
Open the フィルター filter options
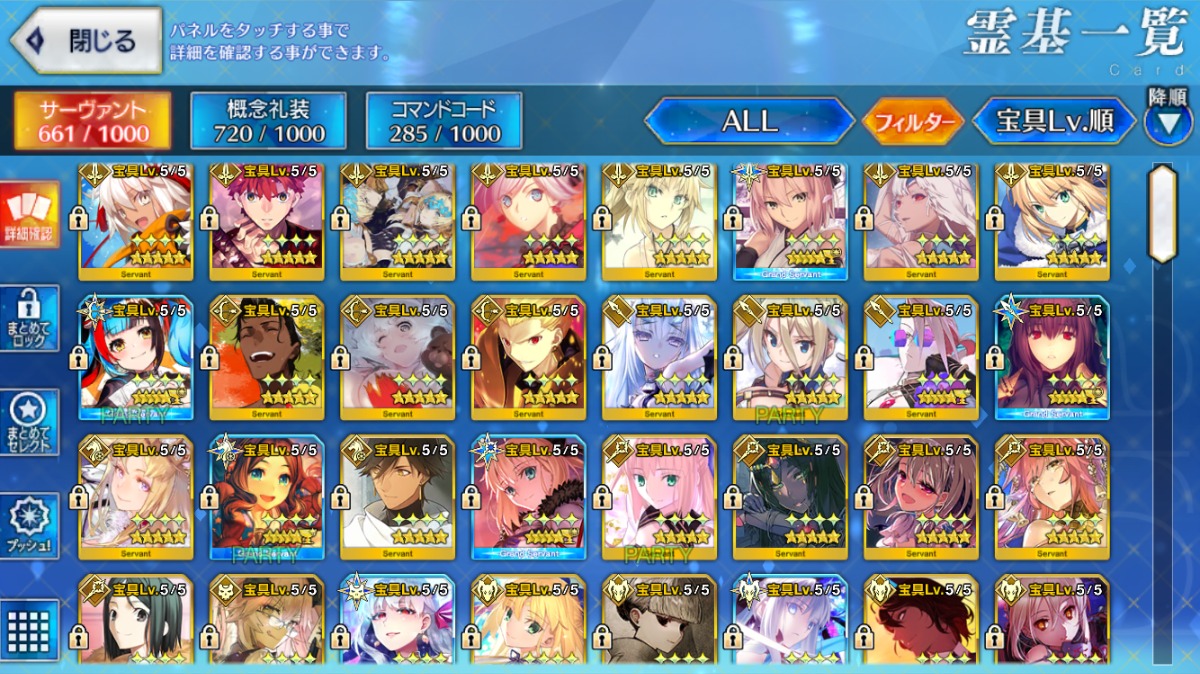click(x=913, y=123)
